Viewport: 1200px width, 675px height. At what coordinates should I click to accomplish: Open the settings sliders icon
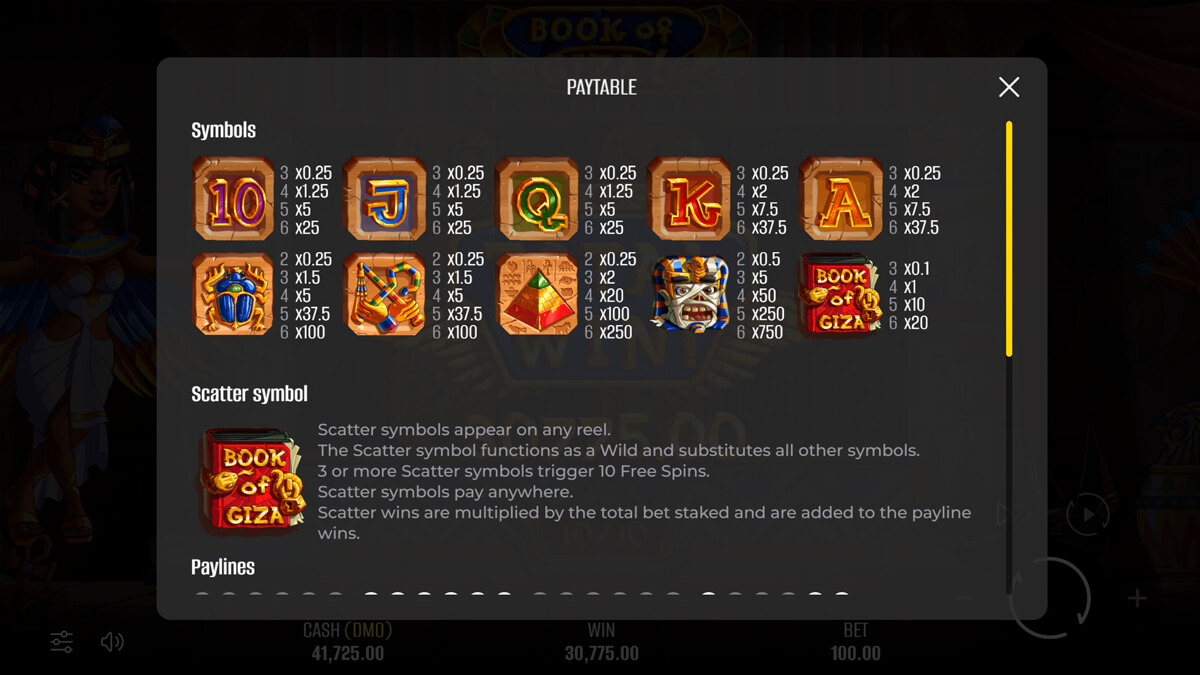62,642
